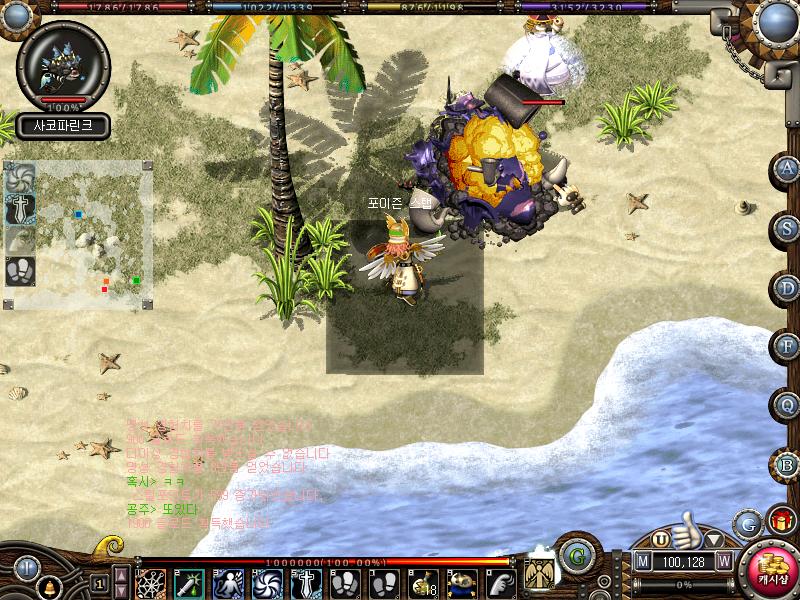Open the A shortcut on the side bar
Screen dimensions: 800x600
[787, 168]
